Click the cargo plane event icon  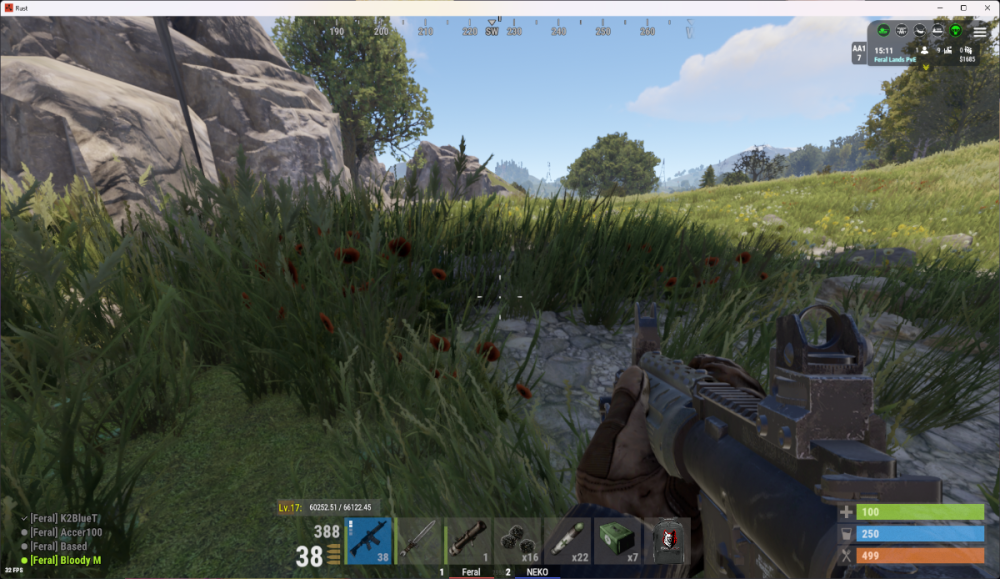[918, 31]
